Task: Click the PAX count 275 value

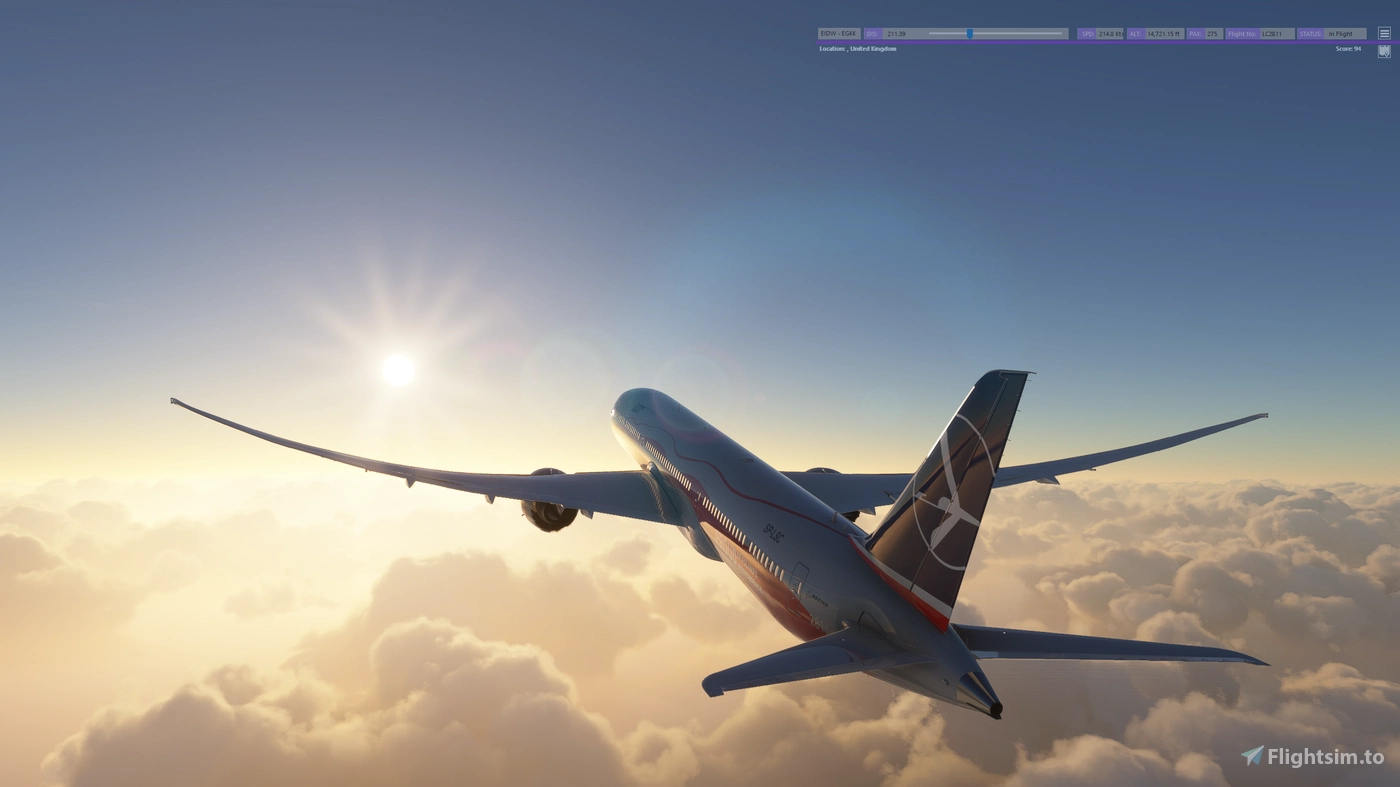Action: (1210, 33)
